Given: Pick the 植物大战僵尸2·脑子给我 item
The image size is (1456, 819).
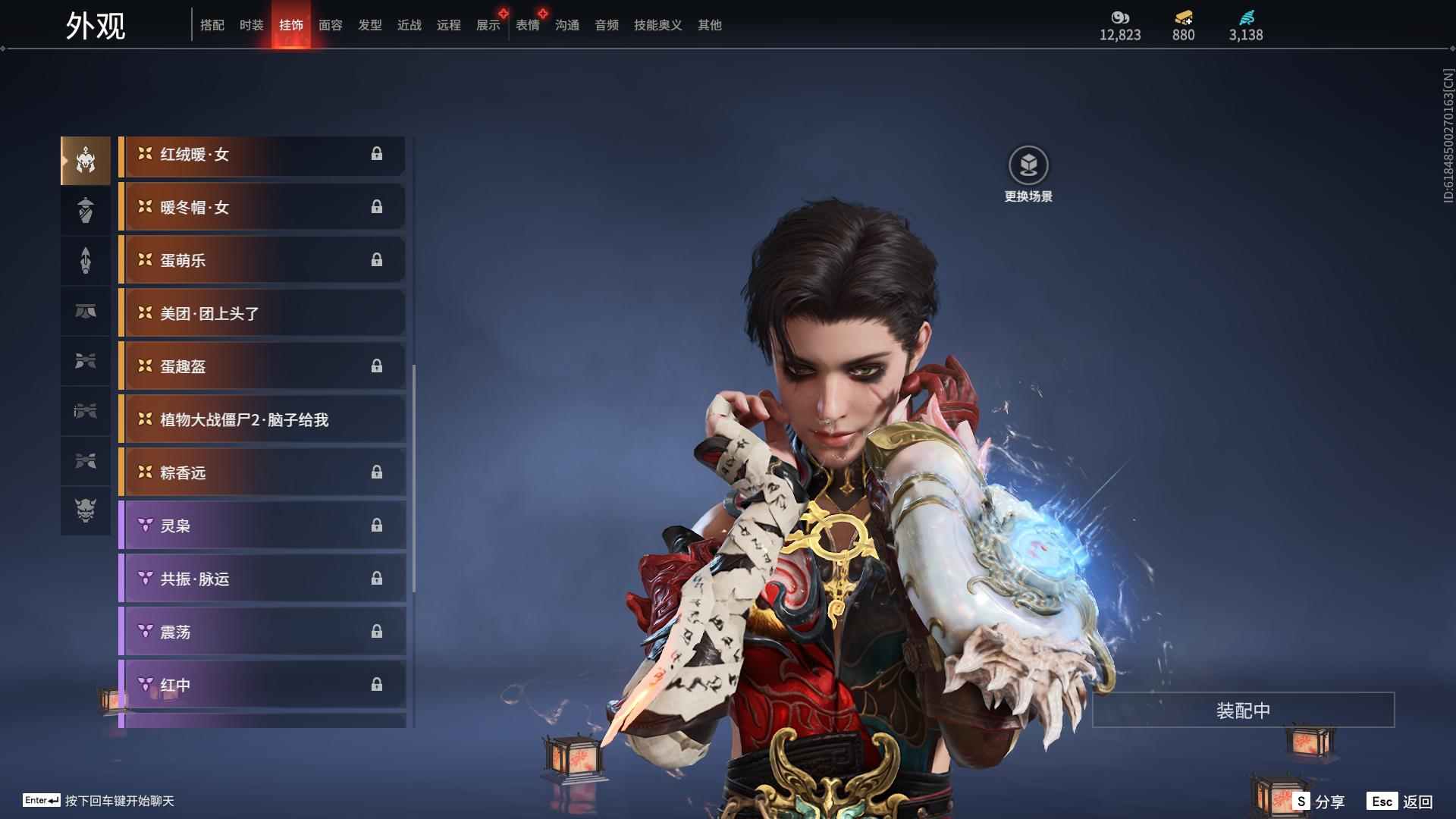Looking at the screenshot, I should click(262, 420).
